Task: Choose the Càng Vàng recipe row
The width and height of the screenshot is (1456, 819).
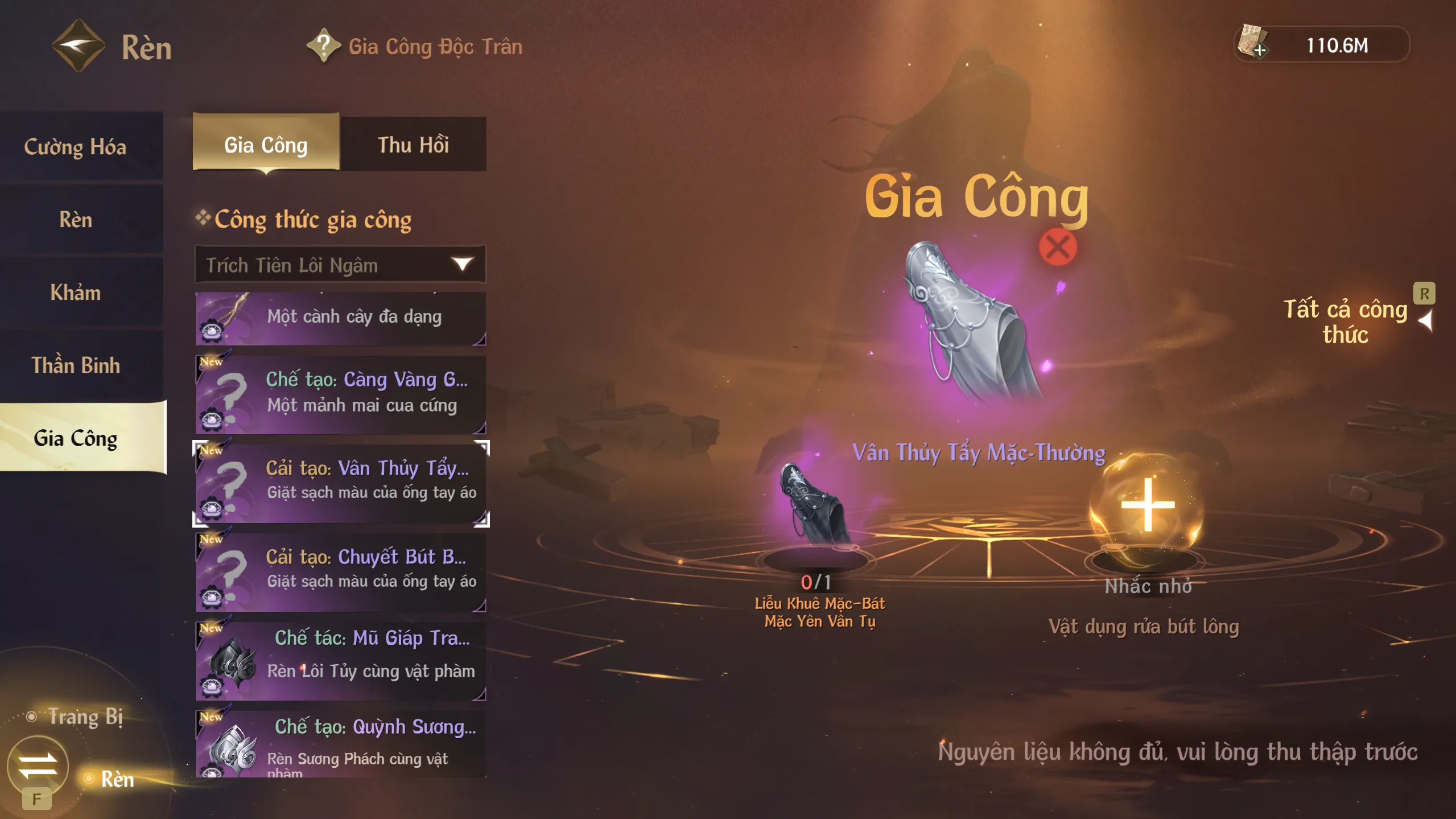Action: (x=340, y=393)
